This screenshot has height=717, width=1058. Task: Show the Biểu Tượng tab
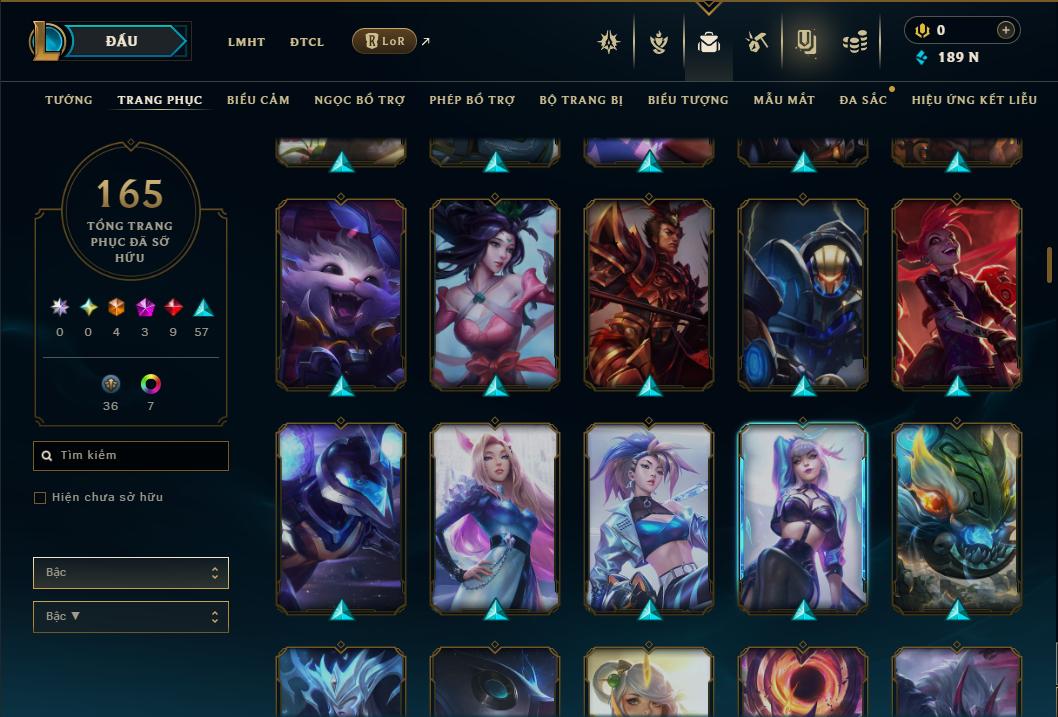(x=688, y=100)
